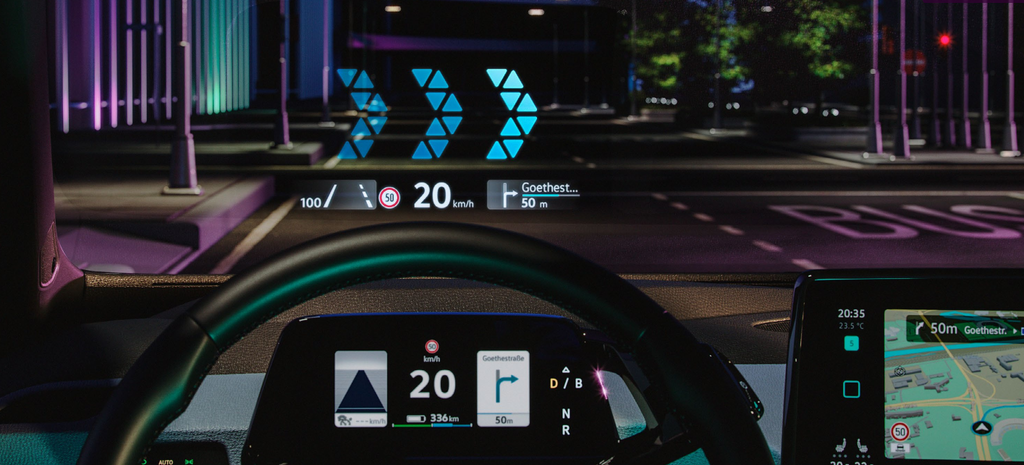Select the right seat heating icon
Viewport: 1024px width, 465px height.
863,447
